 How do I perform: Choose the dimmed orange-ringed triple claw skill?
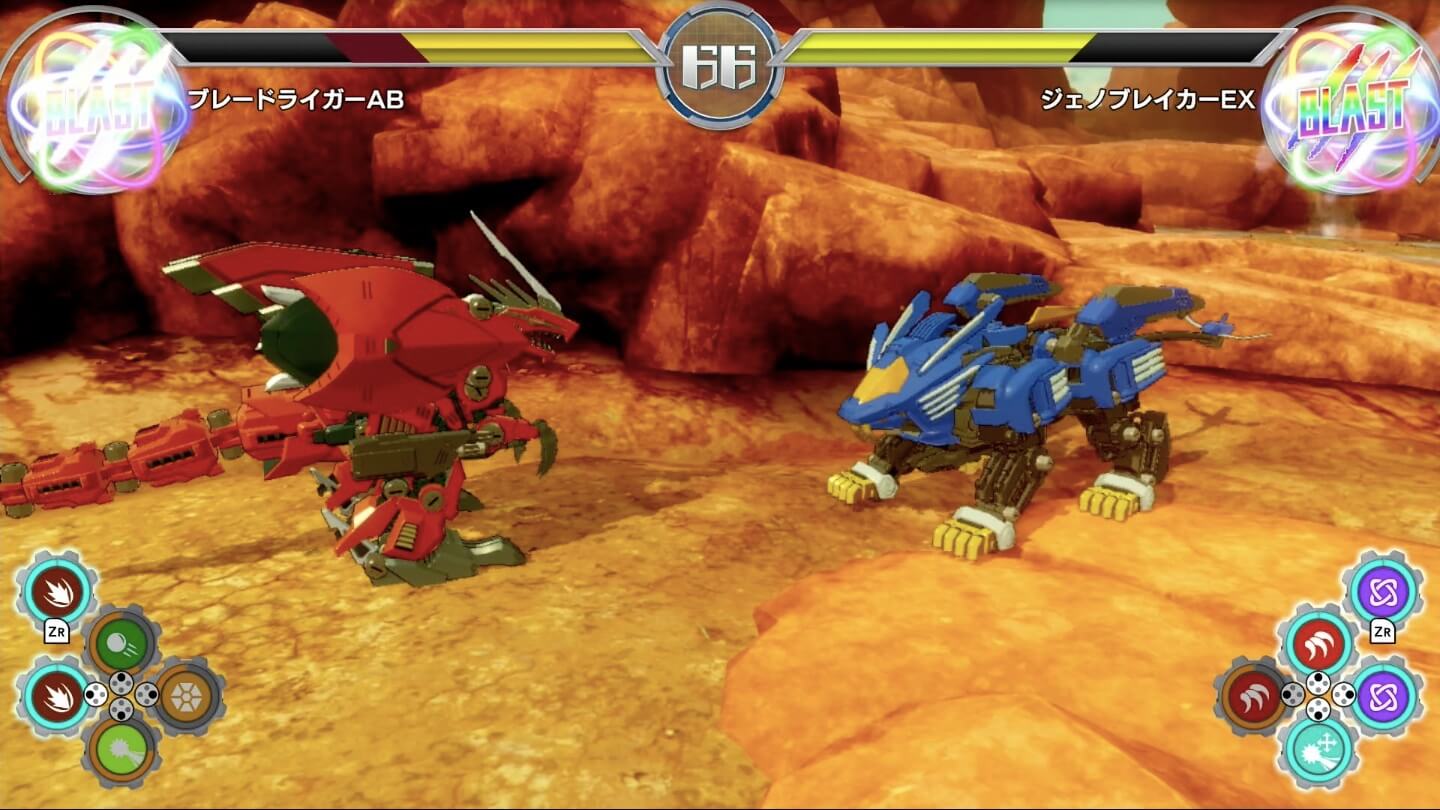point(1253,695)
